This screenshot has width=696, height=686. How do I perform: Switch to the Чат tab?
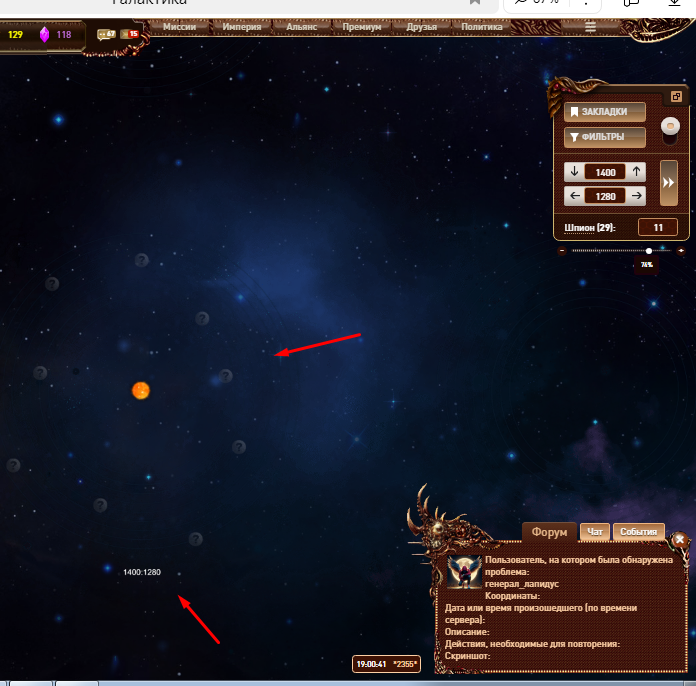click(x=594, y=532)
